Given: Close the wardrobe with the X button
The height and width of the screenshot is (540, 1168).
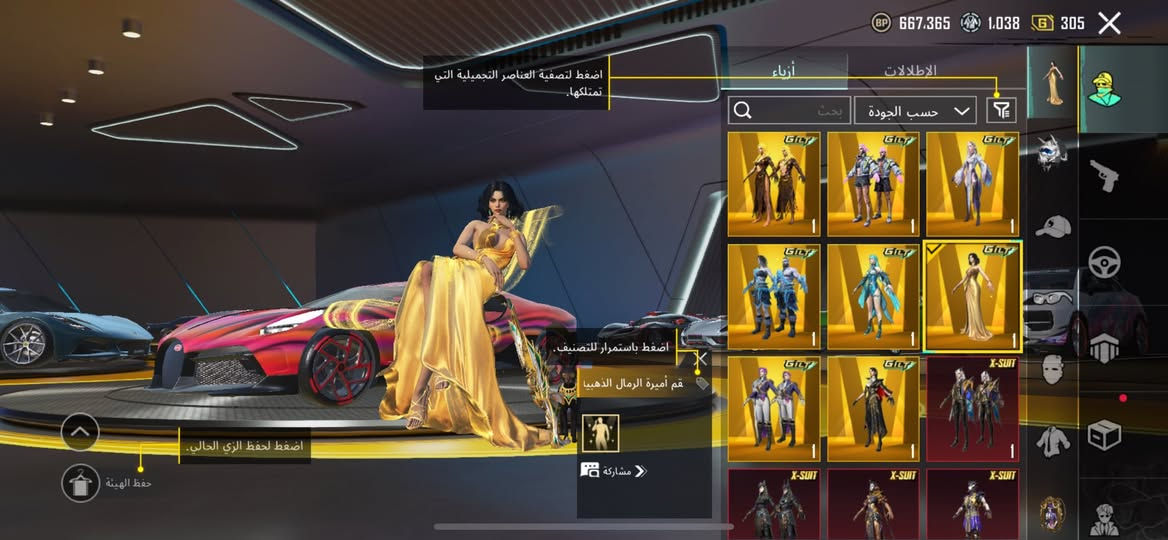Looking at the screenshot, I should pos(1109,23).
